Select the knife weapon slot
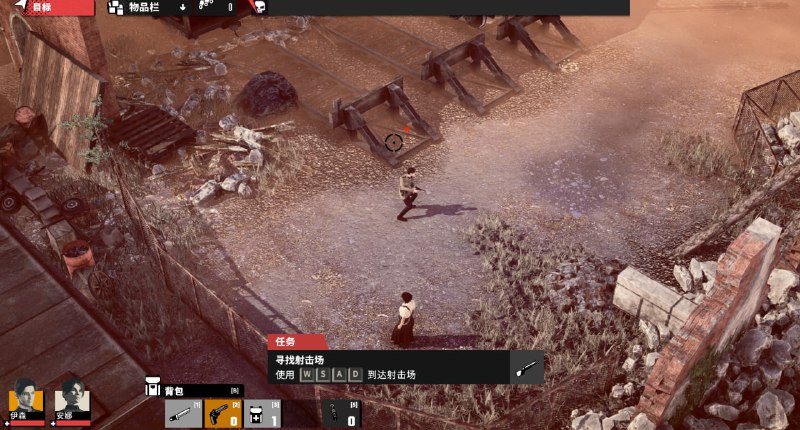Image resolution: width=800 pixels, height=430 pixels. tap(184, 412)
